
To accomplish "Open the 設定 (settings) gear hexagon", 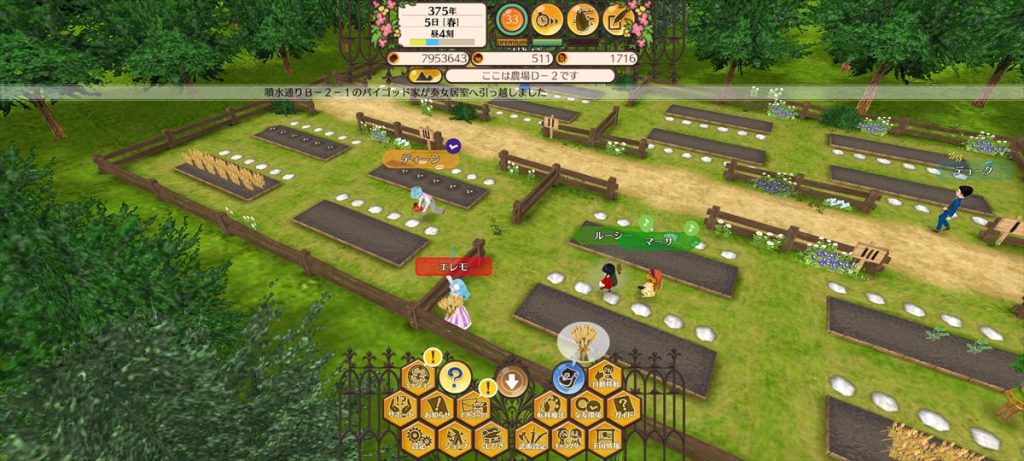I will coord(420,438).
